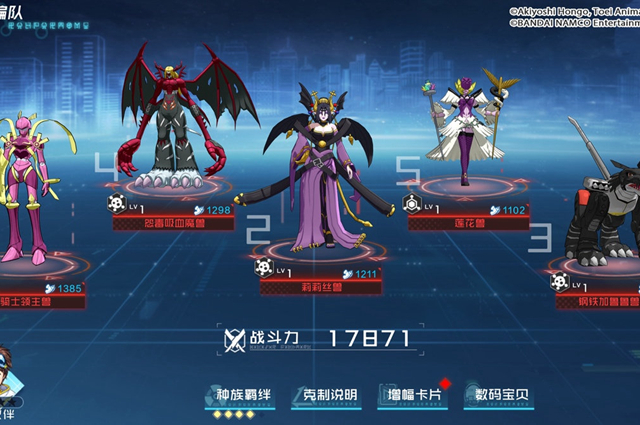Open the 增幅卡片 boost cards

coord(414,395)
